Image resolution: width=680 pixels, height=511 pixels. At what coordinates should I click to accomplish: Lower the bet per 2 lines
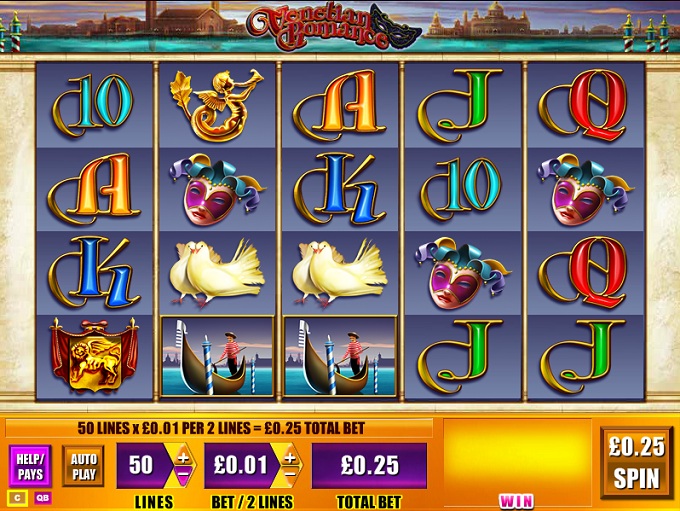pyautogui.click(x=289, y=474)
